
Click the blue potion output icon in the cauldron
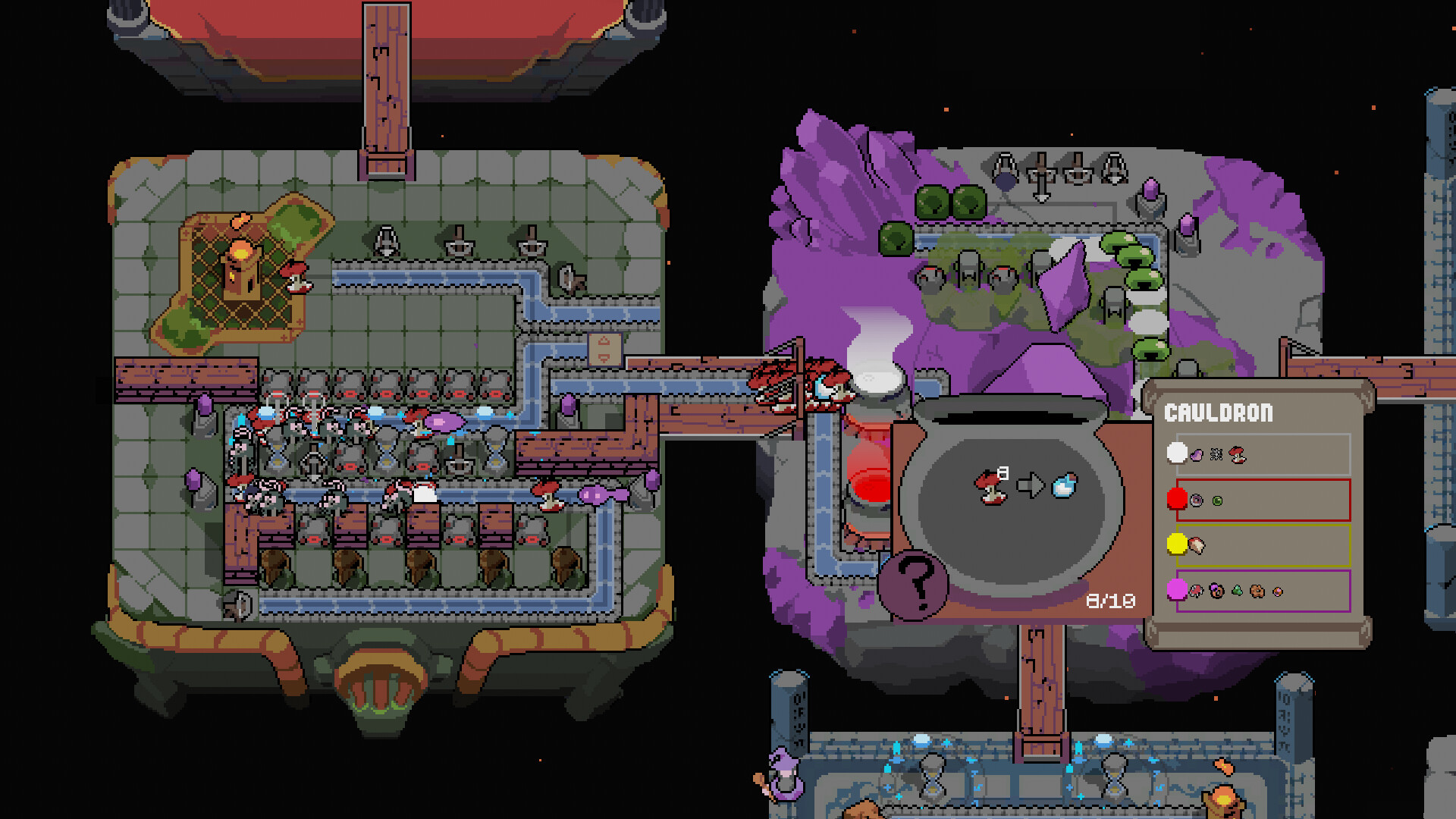click(1063, 484)
